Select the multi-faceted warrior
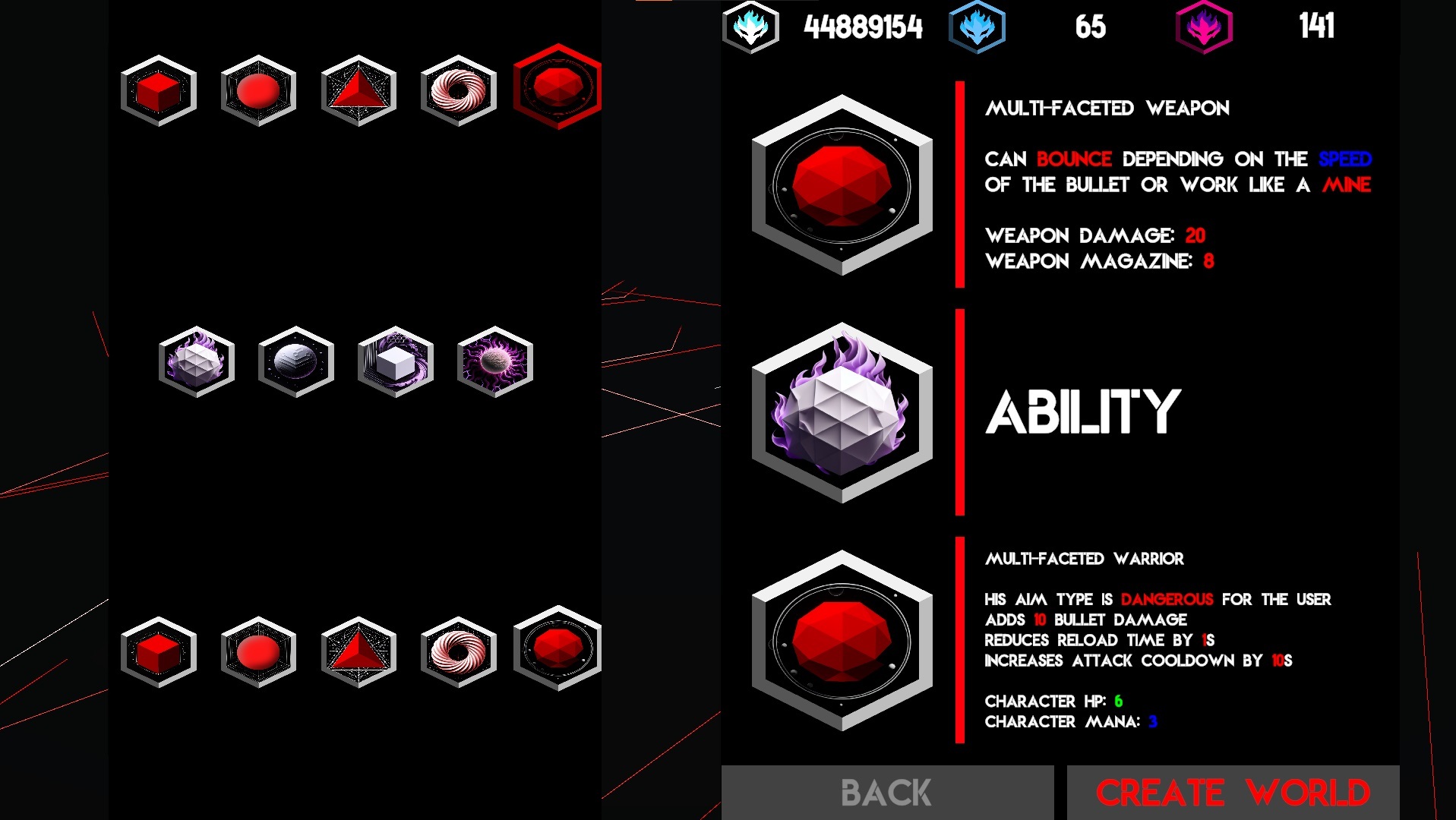 point(558,651)
